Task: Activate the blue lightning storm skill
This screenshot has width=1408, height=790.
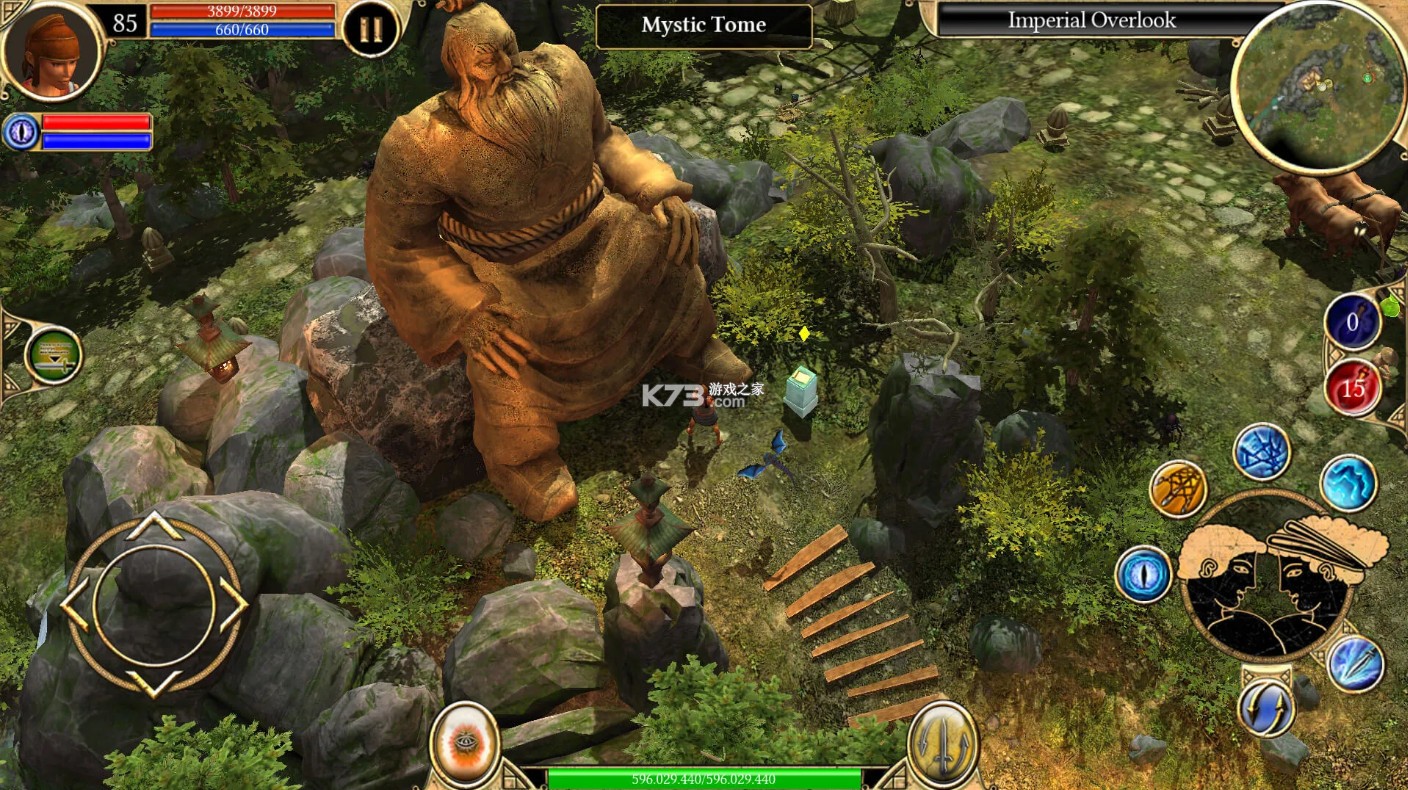Action: tap(1262, 450)
